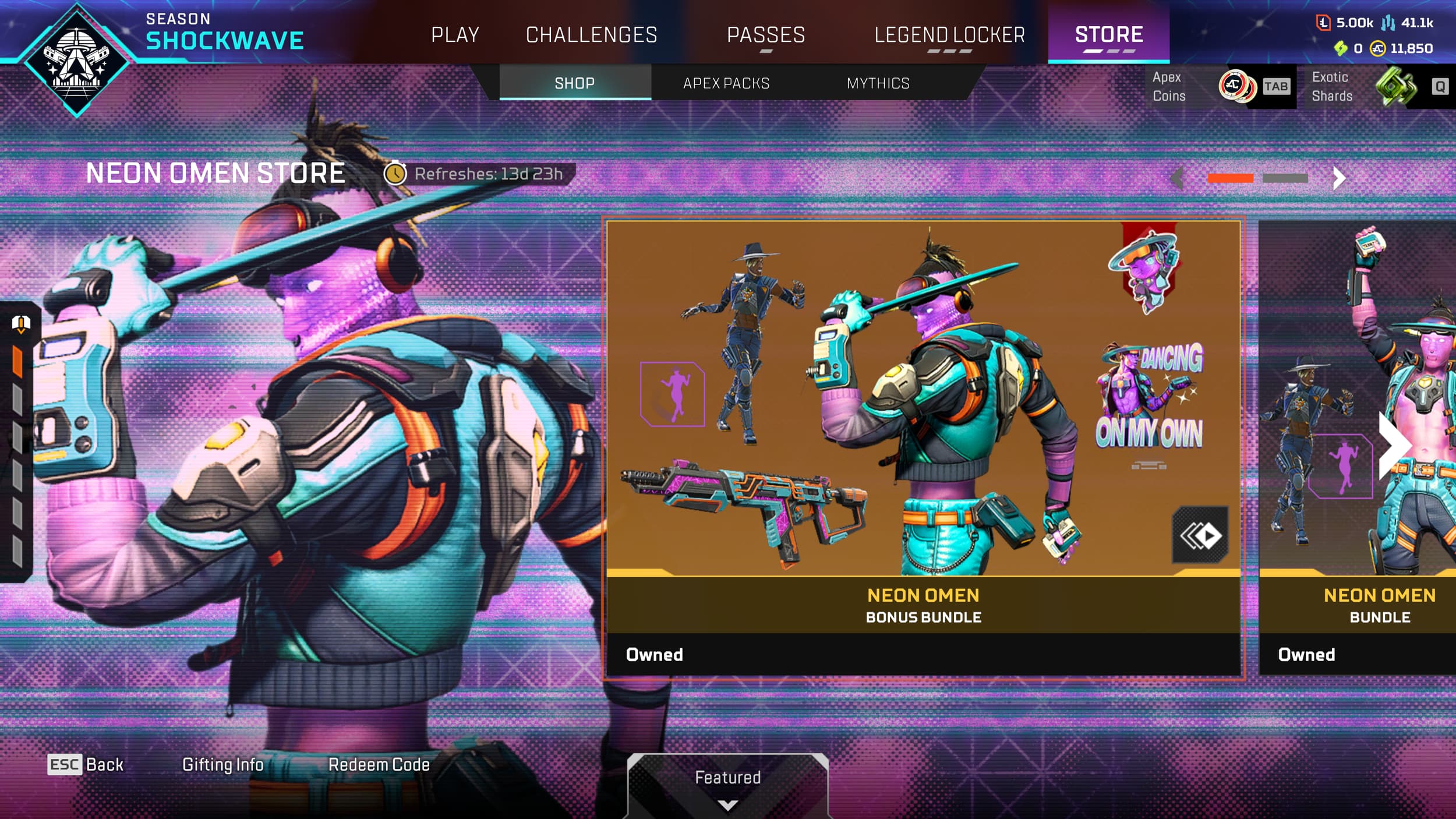The image size is (1456, 819).
Task: Advance to next page with the right chevron
Action: click(1340, 178)
